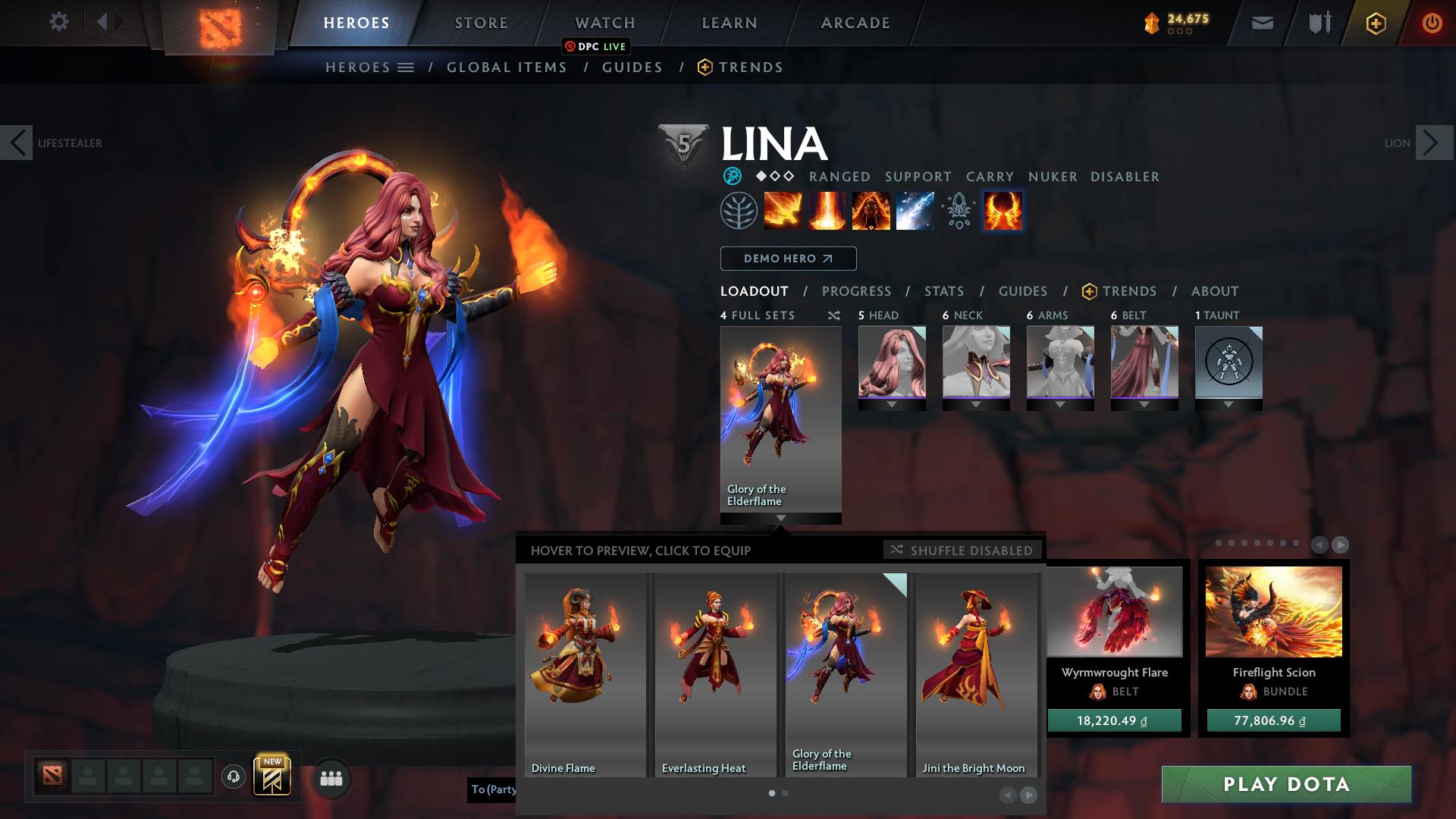View Lina's Stats tab
The image size is (1456, 819).
(943, 291)
